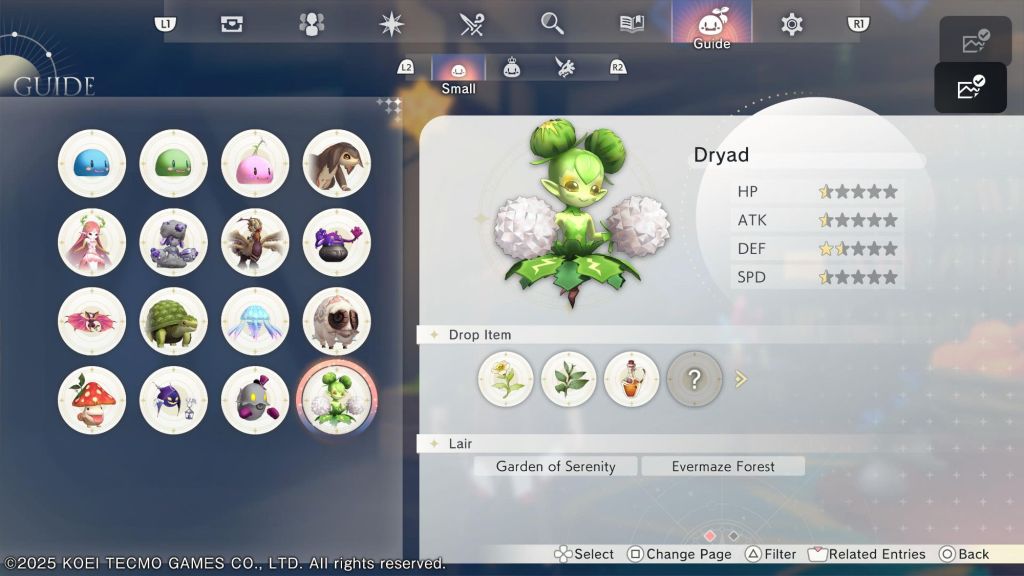Viewport: 1024px width, 576px height.
Task: Inspect the orange potion bottle drop item
Action: pyautogui.click(x=632, y=379)
